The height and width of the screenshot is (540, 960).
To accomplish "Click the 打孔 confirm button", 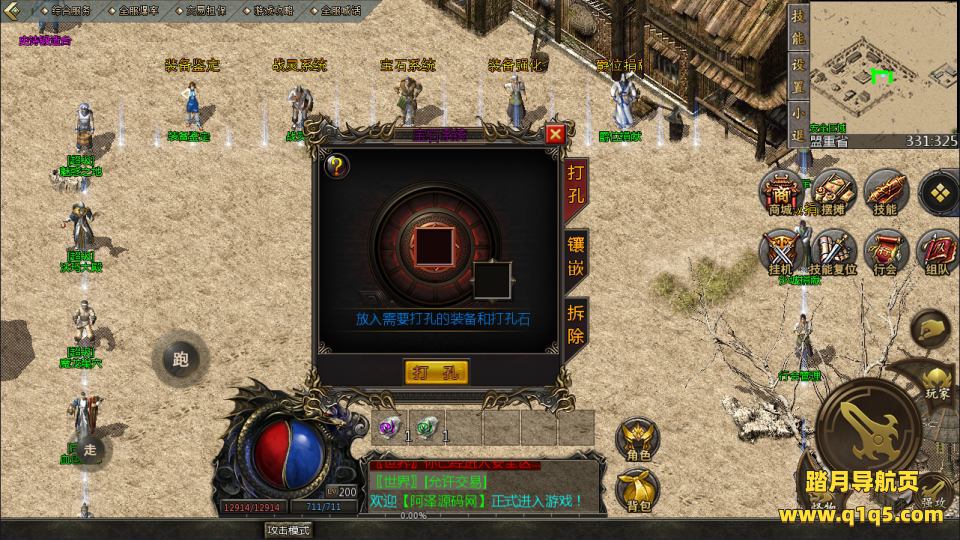I will [437, 372].
